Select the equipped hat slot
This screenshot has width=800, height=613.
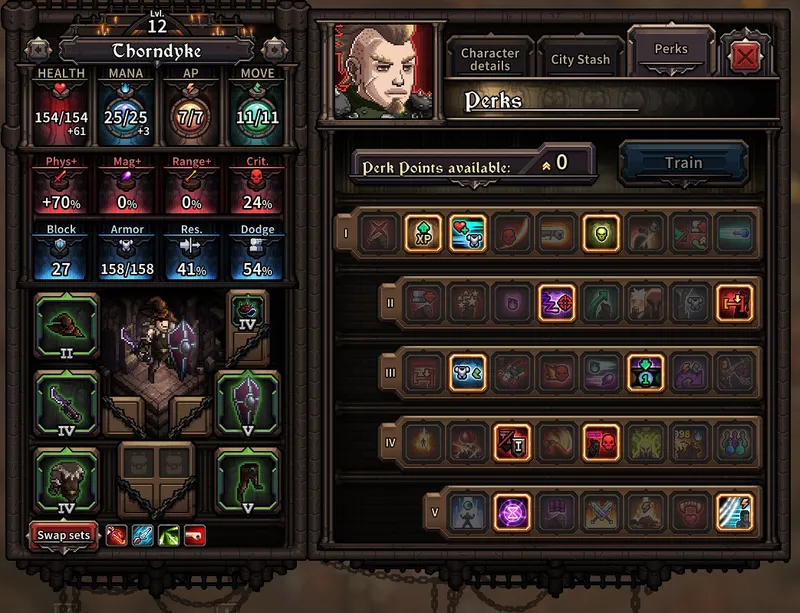point(66,326)
